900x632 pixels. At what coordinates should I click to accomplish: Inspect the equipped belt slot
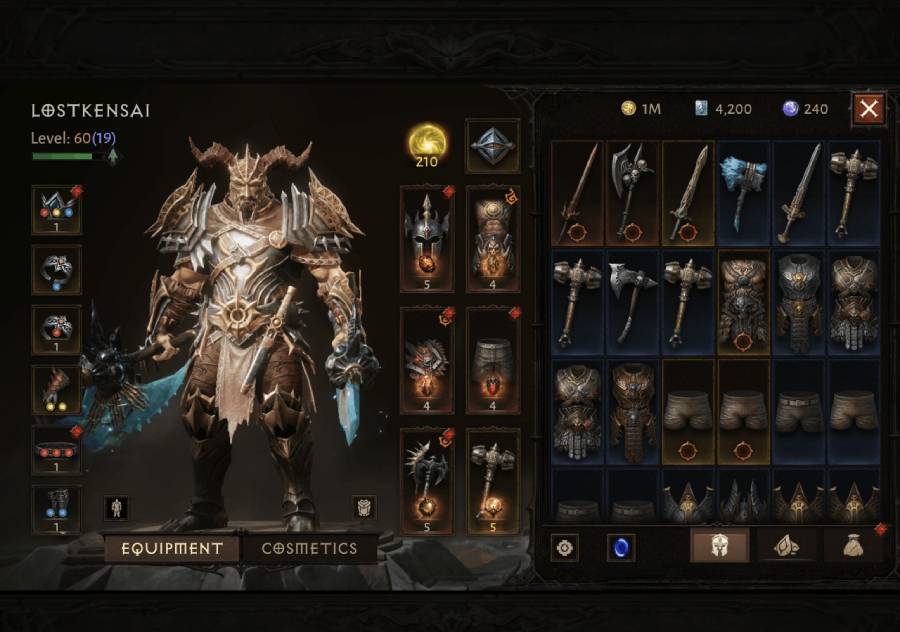coord(56,449)
